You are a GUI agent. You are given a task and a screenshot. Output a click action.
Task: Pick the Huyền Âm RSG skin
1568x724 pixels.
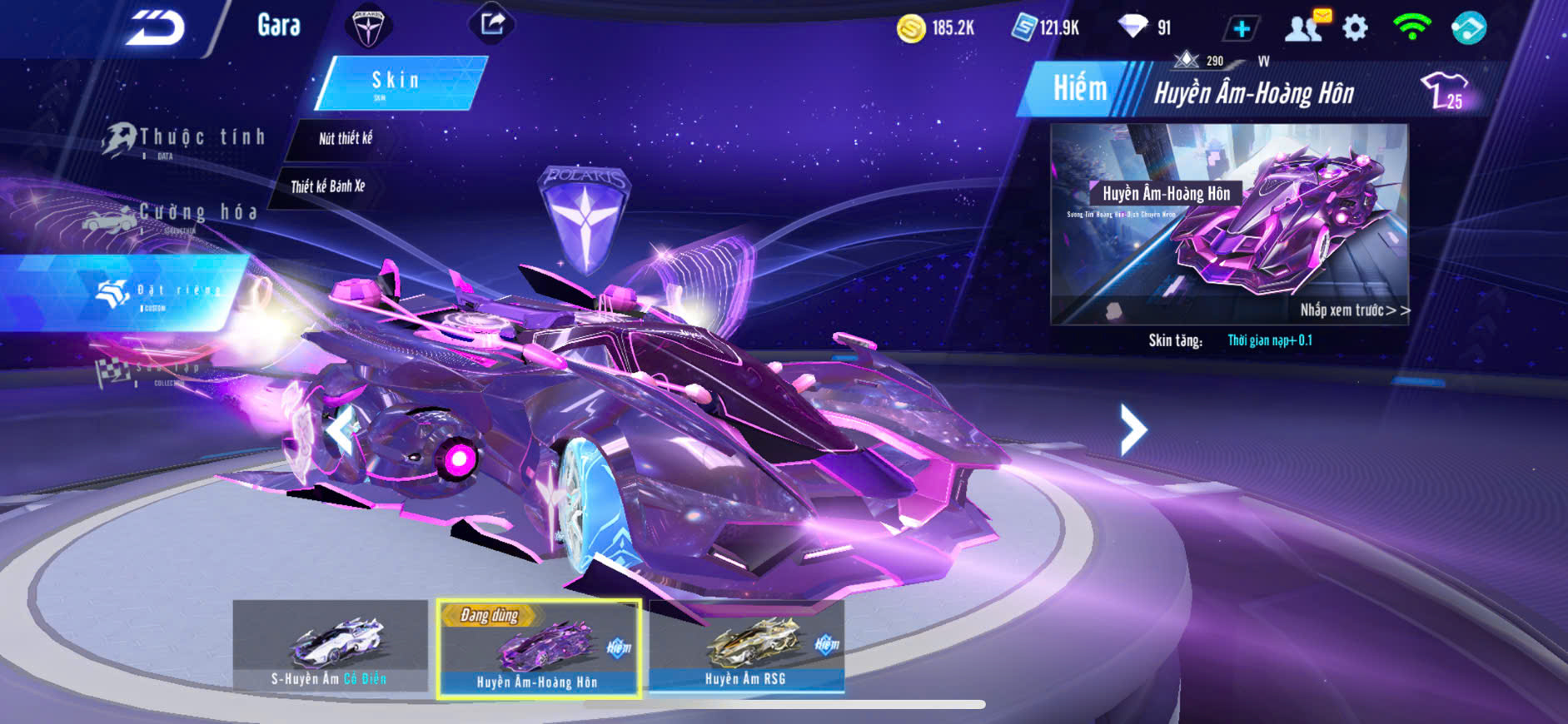tap(746, 646)
